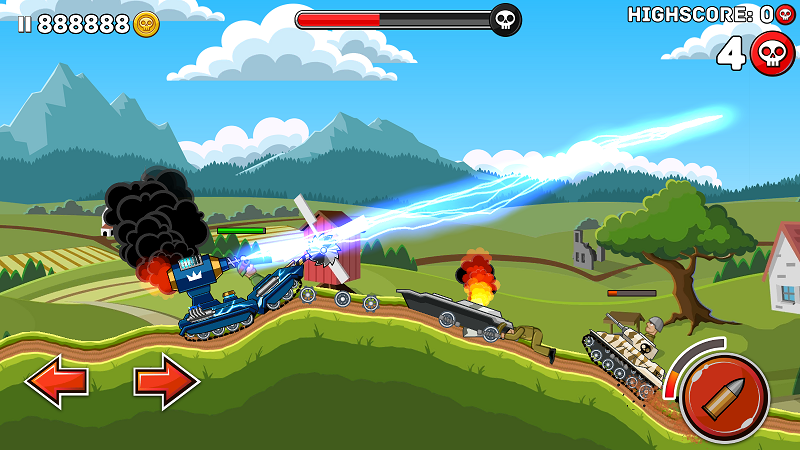Tap the right arrow to drive forward
The width and height of the screenshot is (800, 450).
pos(166,381)
